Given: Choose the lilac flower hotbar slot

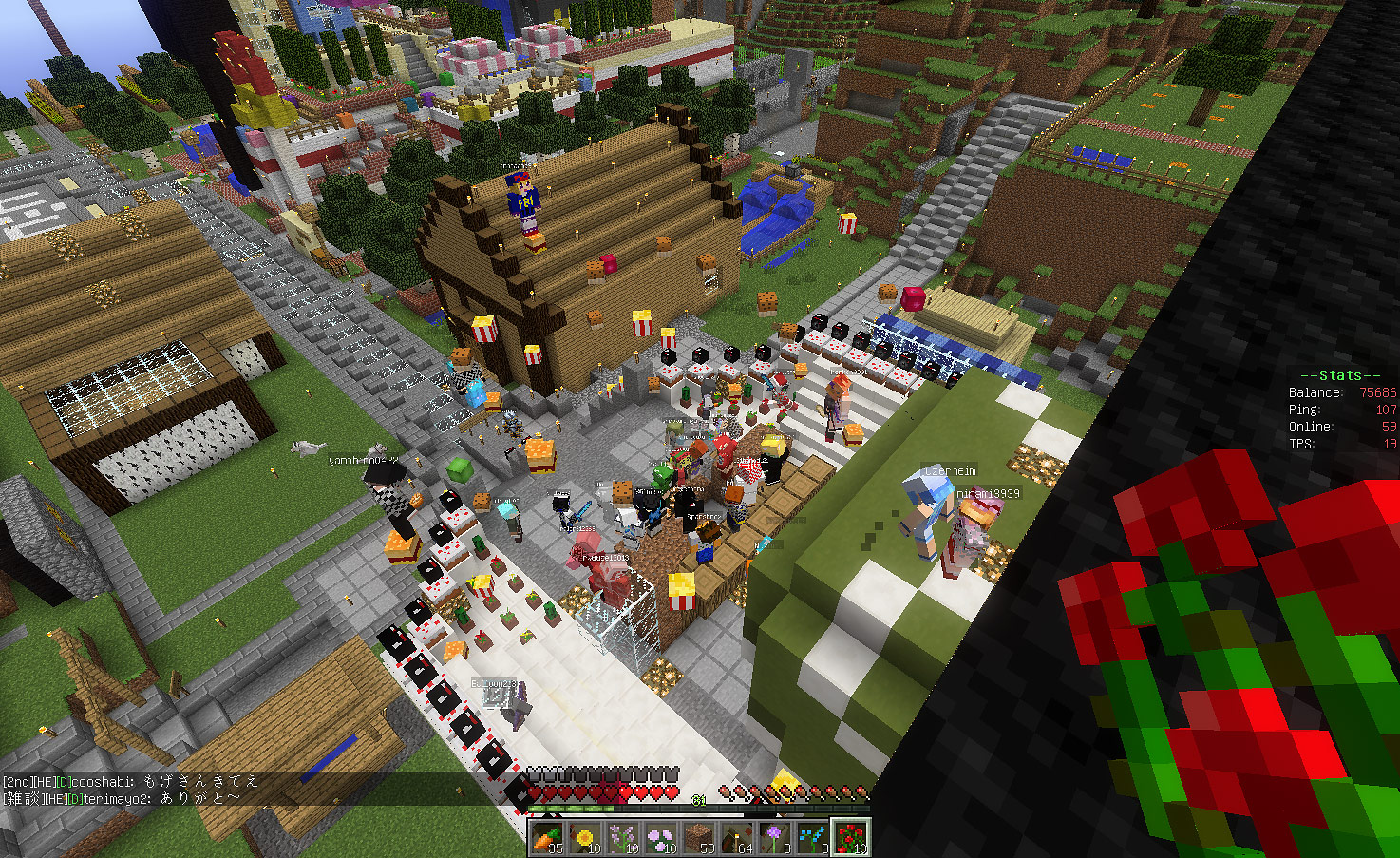Looking at the screenshot, I should [x=622, y=837].
